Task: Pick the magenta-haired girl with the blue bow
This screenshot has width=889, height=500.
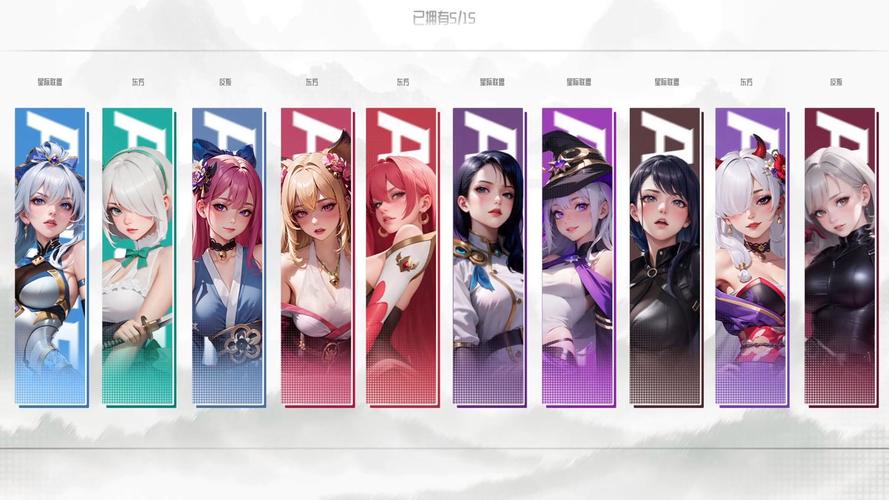Action: coord(227,255)
